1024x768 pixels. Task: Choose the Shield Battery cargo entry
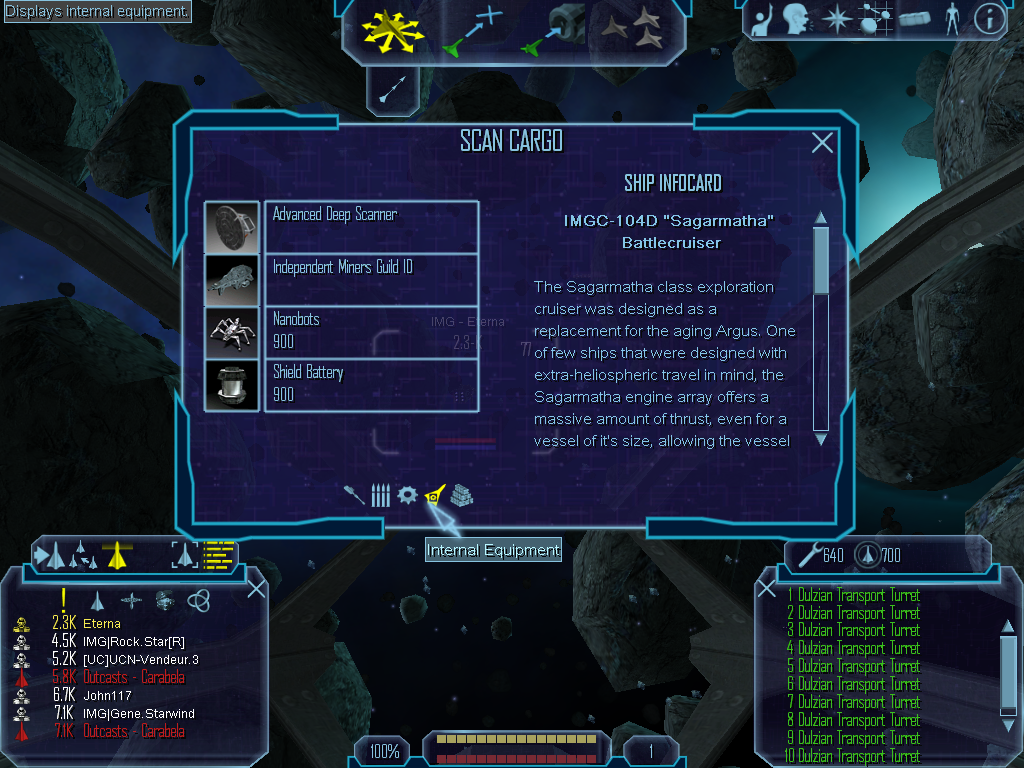pyautogui.click(x=371, y=384)
